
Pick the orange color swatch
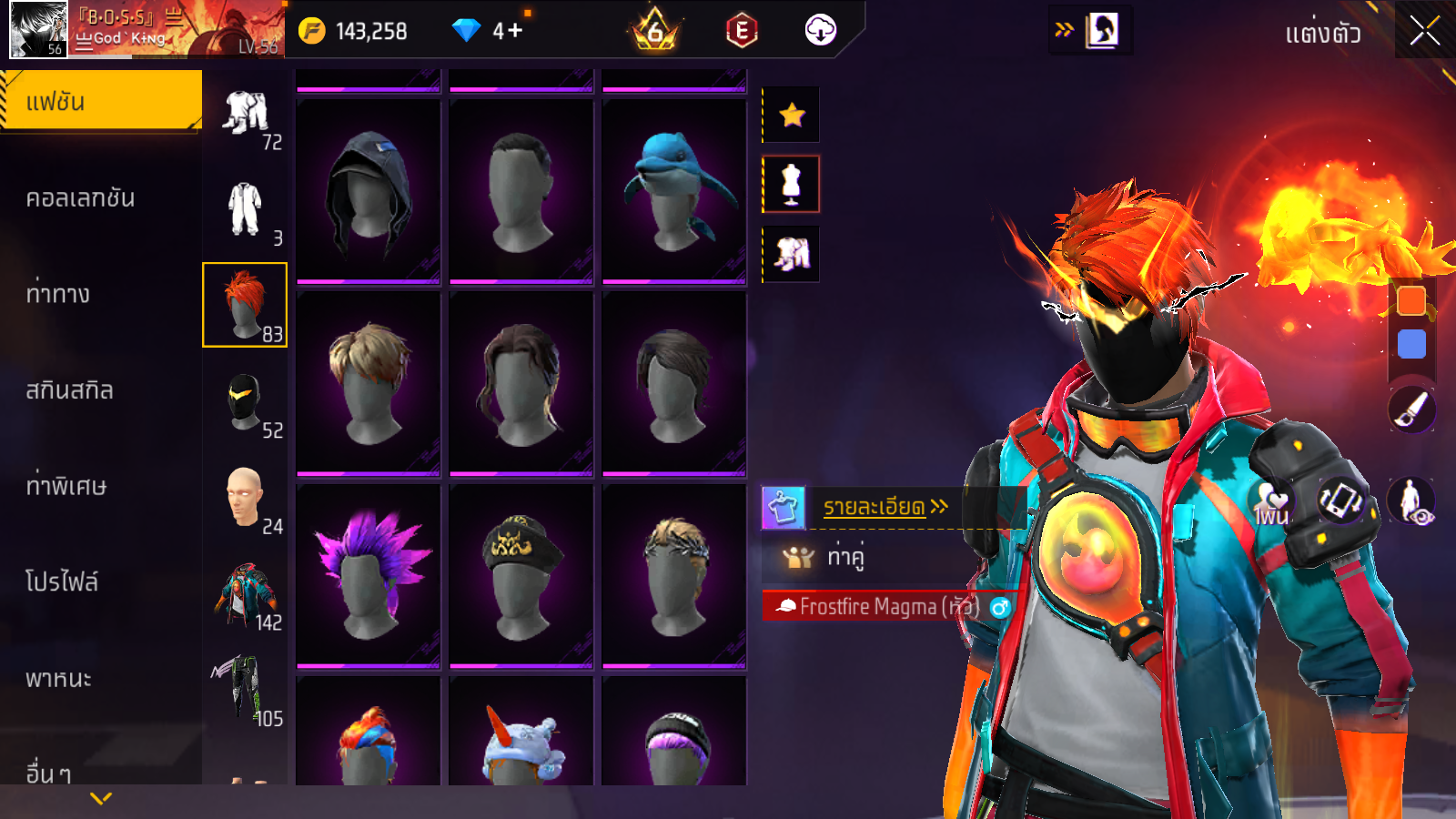click(x=1411, y=300)
